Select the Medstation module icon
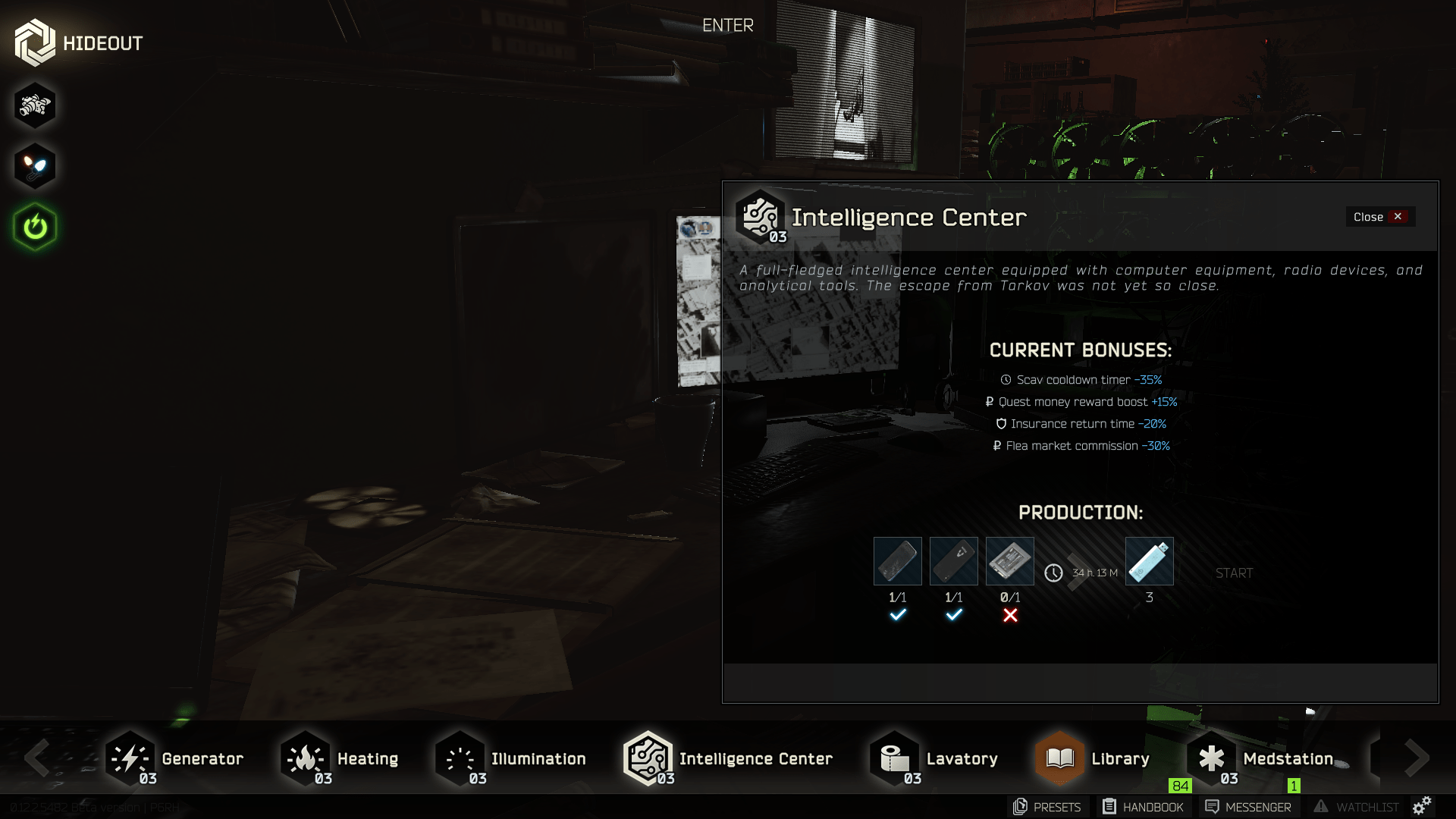 pyautogui.click(x=1213, y=758)
